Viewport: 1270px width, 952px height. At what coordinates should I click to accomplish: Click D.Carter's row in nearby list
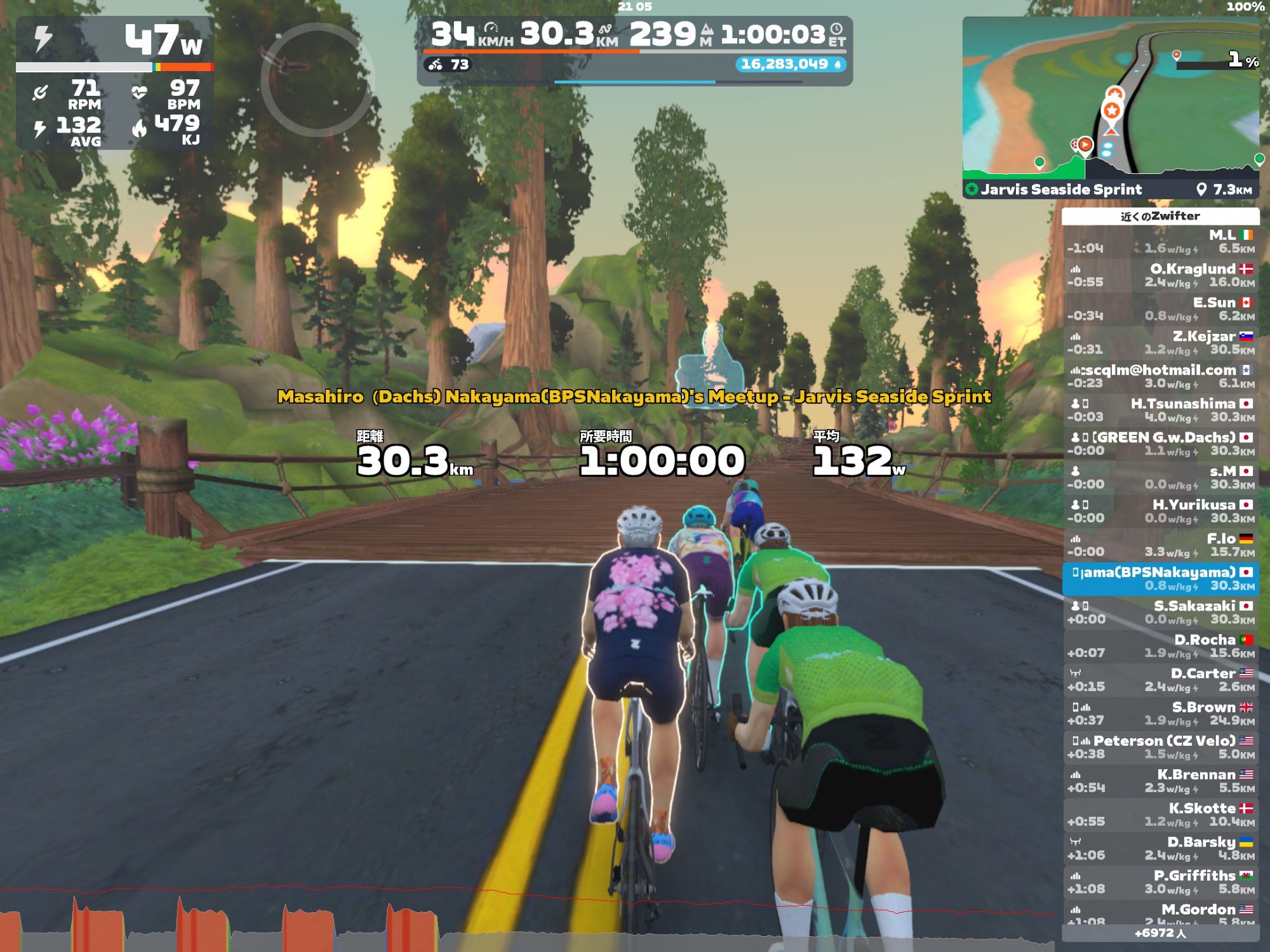point(1161,680)
